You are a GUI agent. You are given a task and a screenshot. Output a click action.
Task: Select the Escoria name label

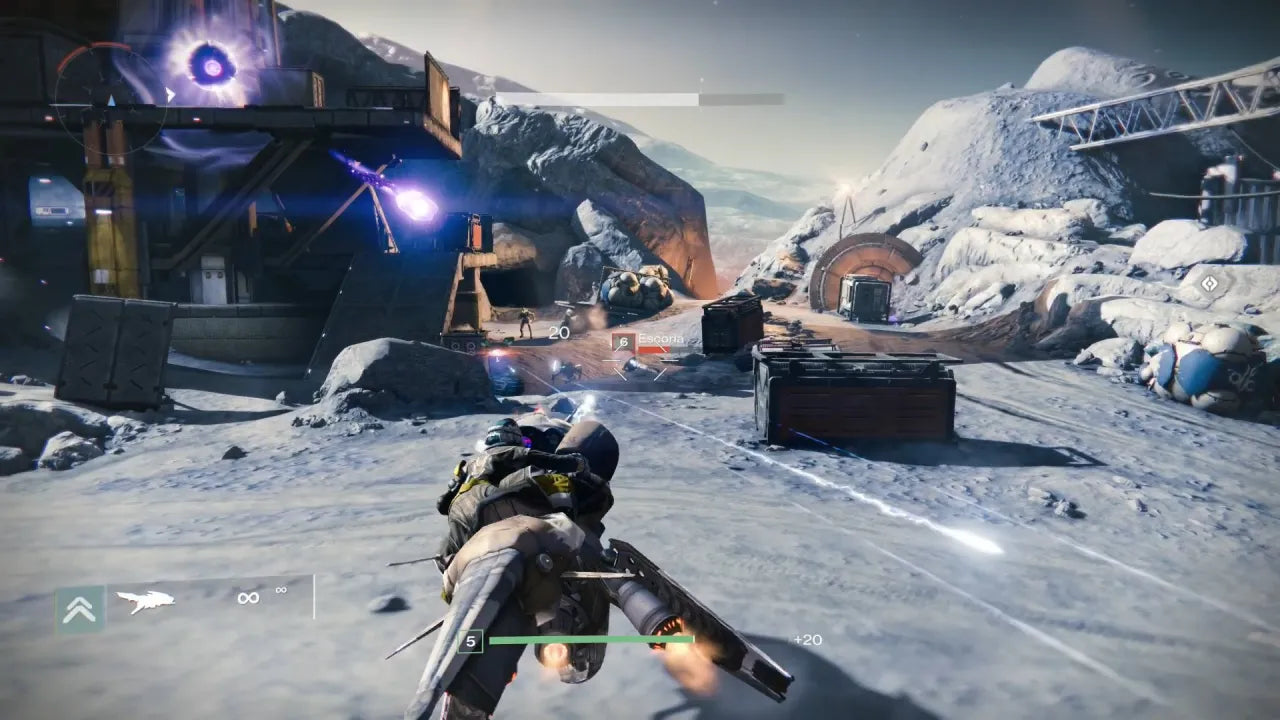(663, 338)
